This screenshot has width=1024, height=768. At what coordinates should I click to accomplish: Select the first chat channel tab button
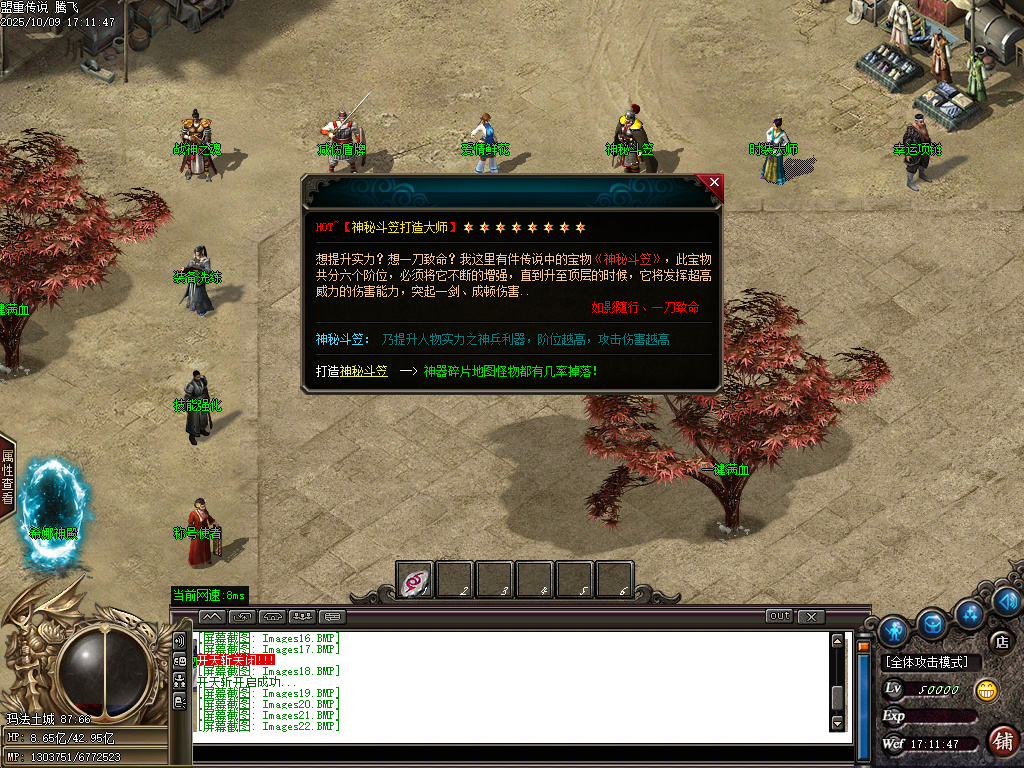pos(212,616)
